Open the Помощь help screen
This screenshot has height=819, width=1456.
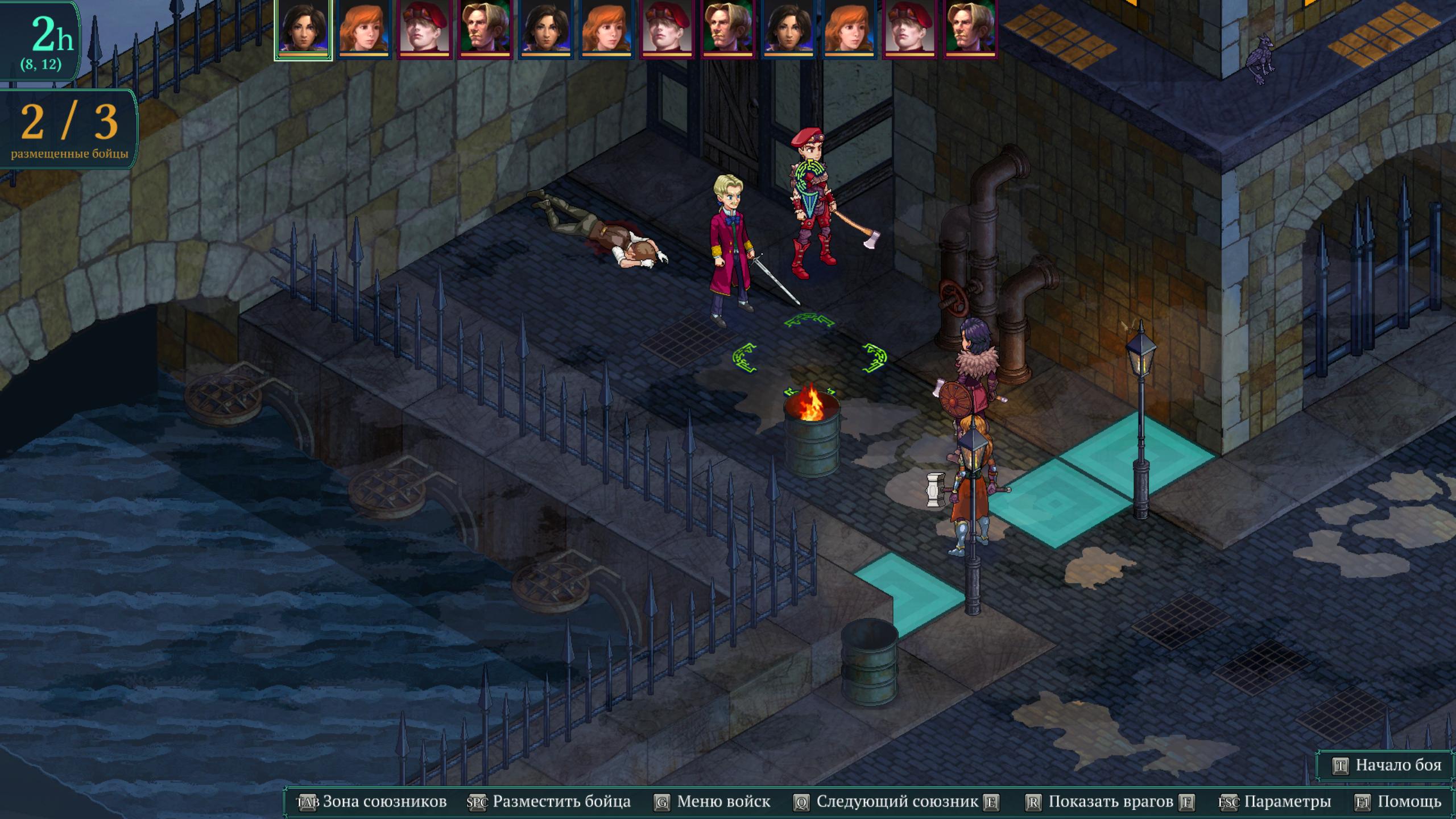pyautogui.click(x=1399, y=802)
